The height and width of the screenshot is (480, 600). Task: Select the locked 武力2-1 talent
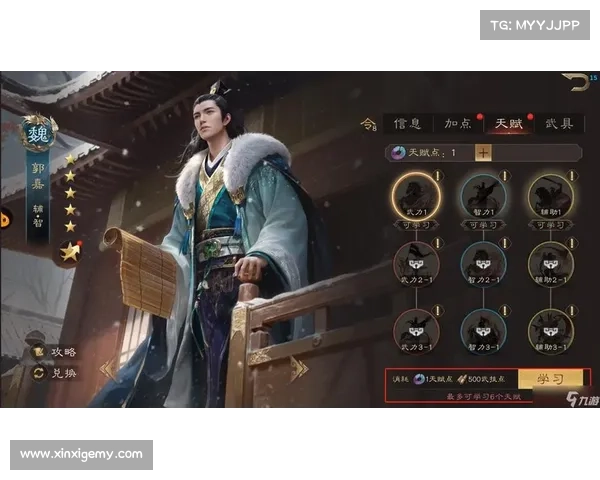click(x=415, y=262)
